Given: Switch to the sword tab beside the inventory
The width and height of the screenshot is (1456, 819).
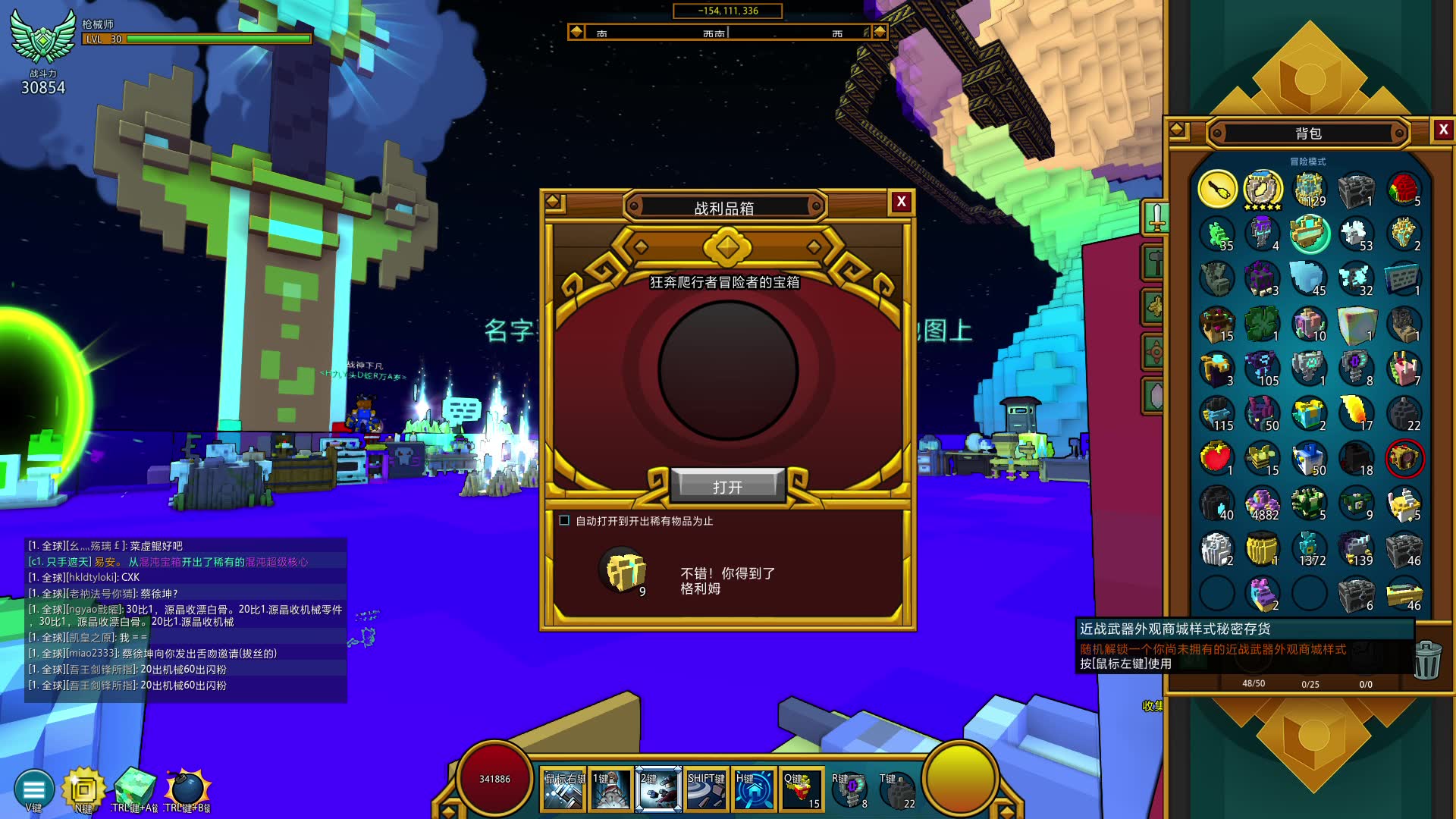Looking at the screenshot, I should pos(1156,218).
